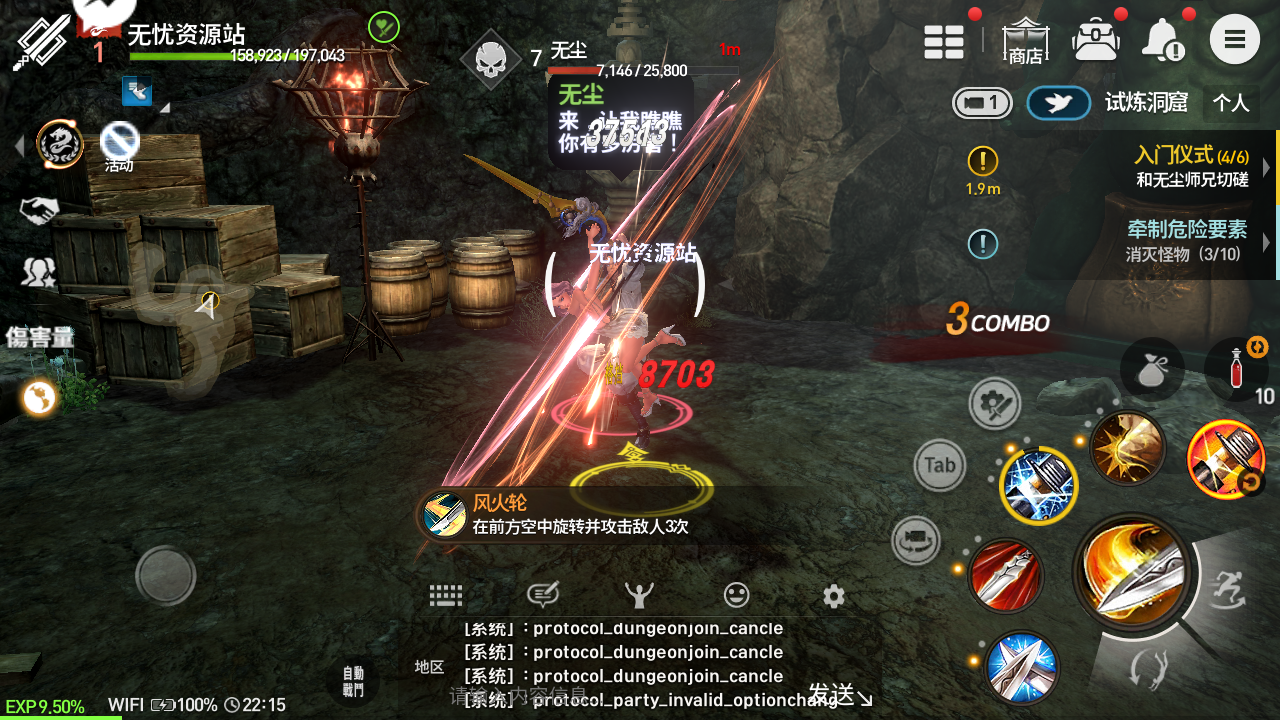Open the backpack inventory
Screen dimensions: 1280x720
click(1096, 41)
